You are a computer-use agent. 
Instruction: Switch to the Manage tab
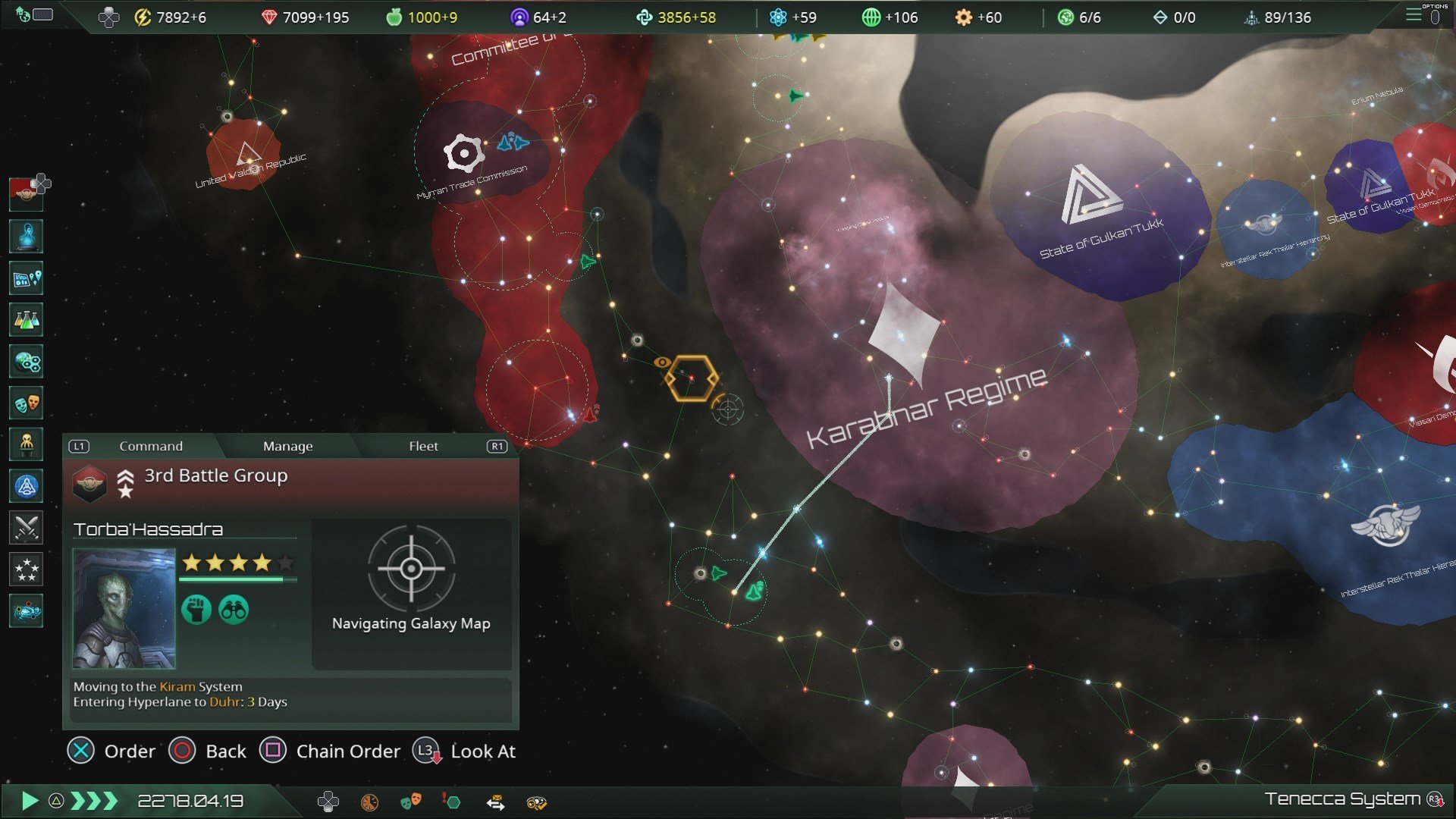pos(287,446)
